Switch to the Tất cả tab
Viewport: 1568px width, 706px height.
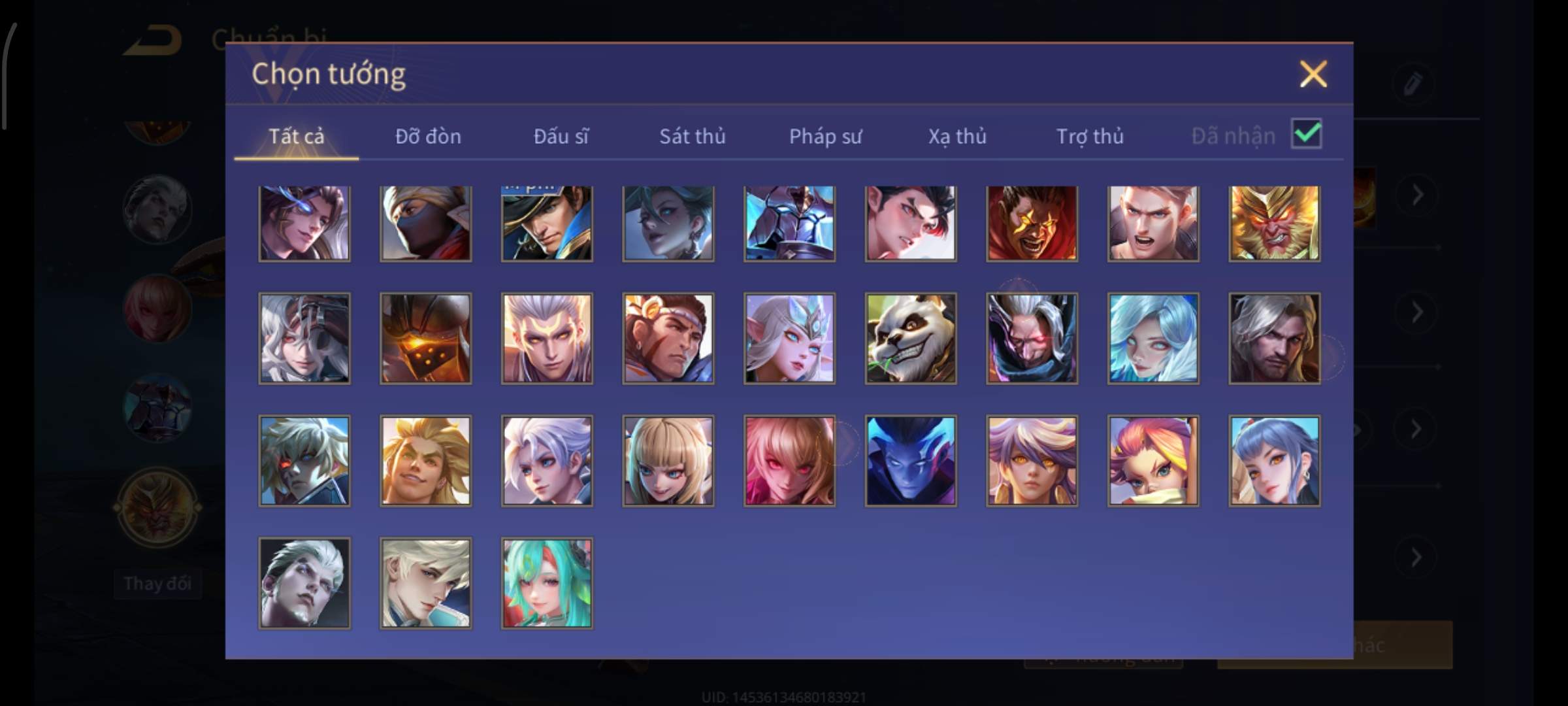tap(296, 136)
